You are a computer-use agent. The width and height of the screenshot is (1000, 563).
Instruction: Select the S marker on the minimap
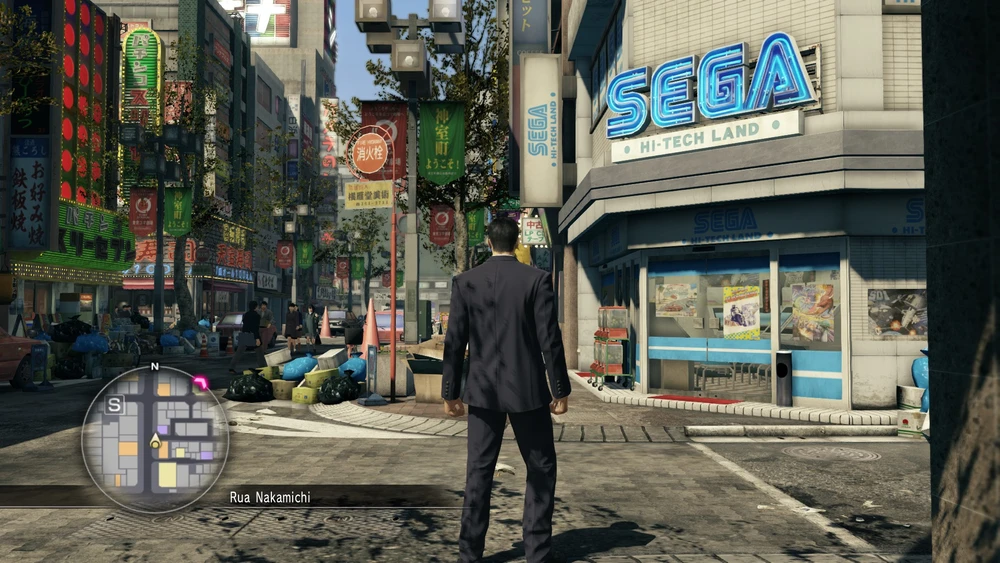(115, 404)
